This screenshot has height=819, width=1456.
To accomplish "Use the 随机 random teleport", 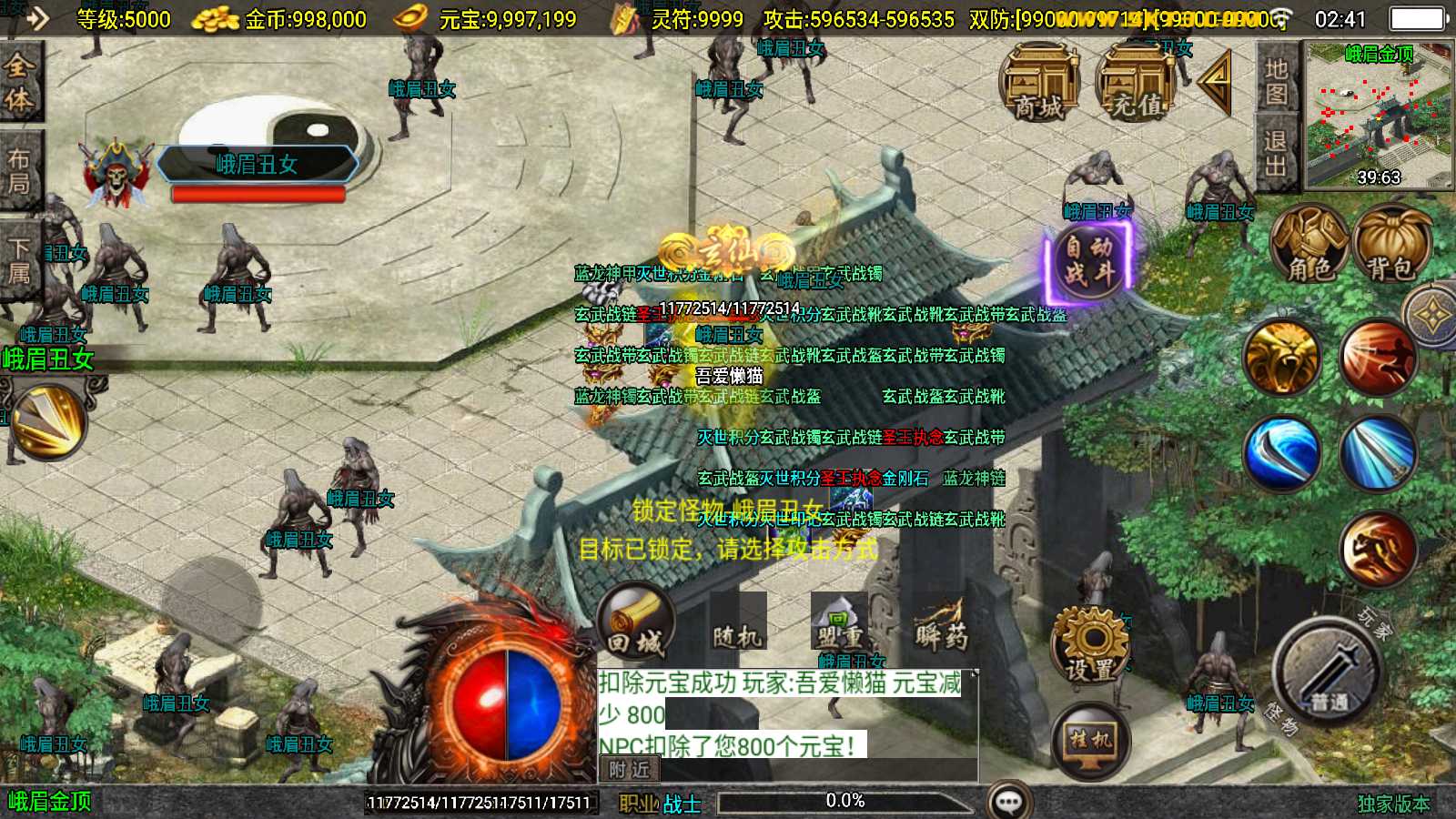I will (737, 624).
